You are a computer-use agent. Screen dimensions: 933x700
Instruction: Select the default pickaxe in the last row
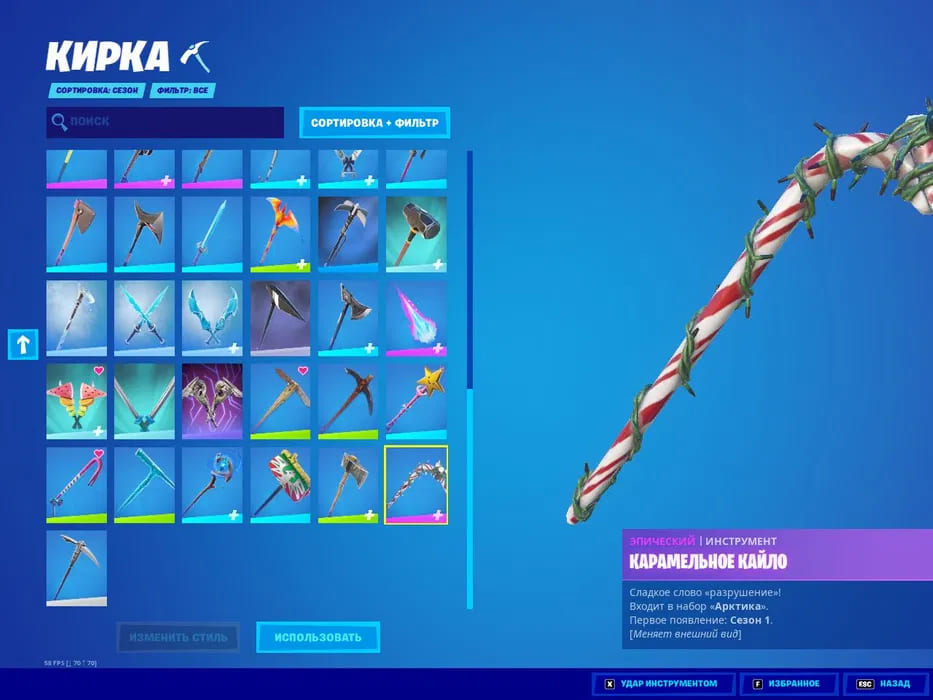coord(76,567)
